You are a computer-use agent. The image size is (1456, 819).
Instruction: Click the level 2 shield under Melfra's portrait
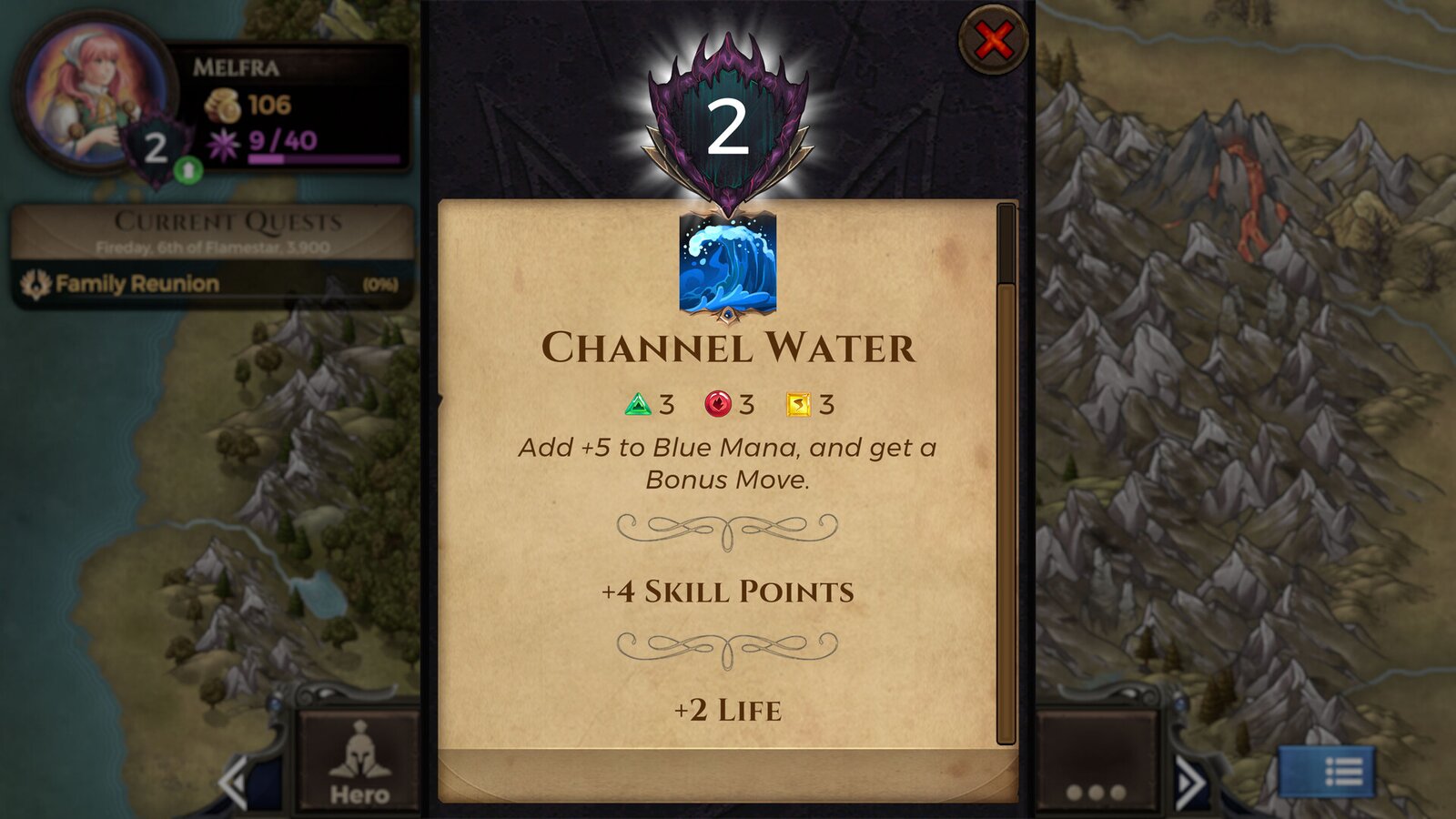click(155, 146)
